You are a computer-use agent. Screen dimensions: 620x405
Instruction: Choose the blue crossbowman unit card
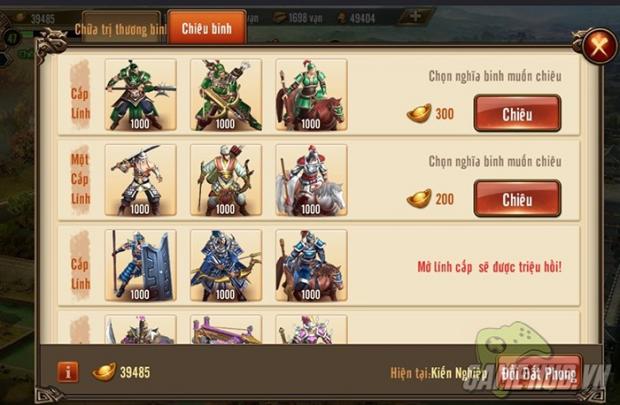(x=226, y=265)
